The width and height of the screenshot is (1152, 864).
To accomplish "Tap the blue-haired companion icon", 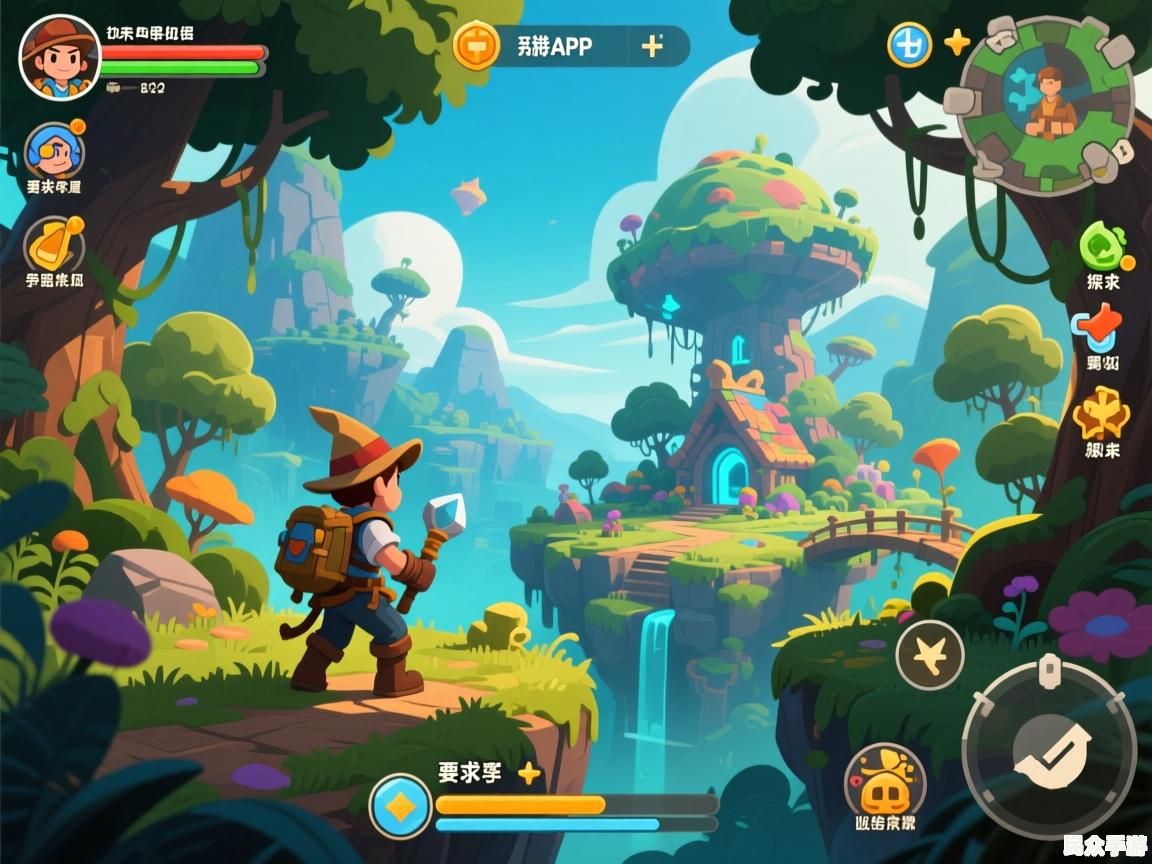I will [x=54, y=151].
